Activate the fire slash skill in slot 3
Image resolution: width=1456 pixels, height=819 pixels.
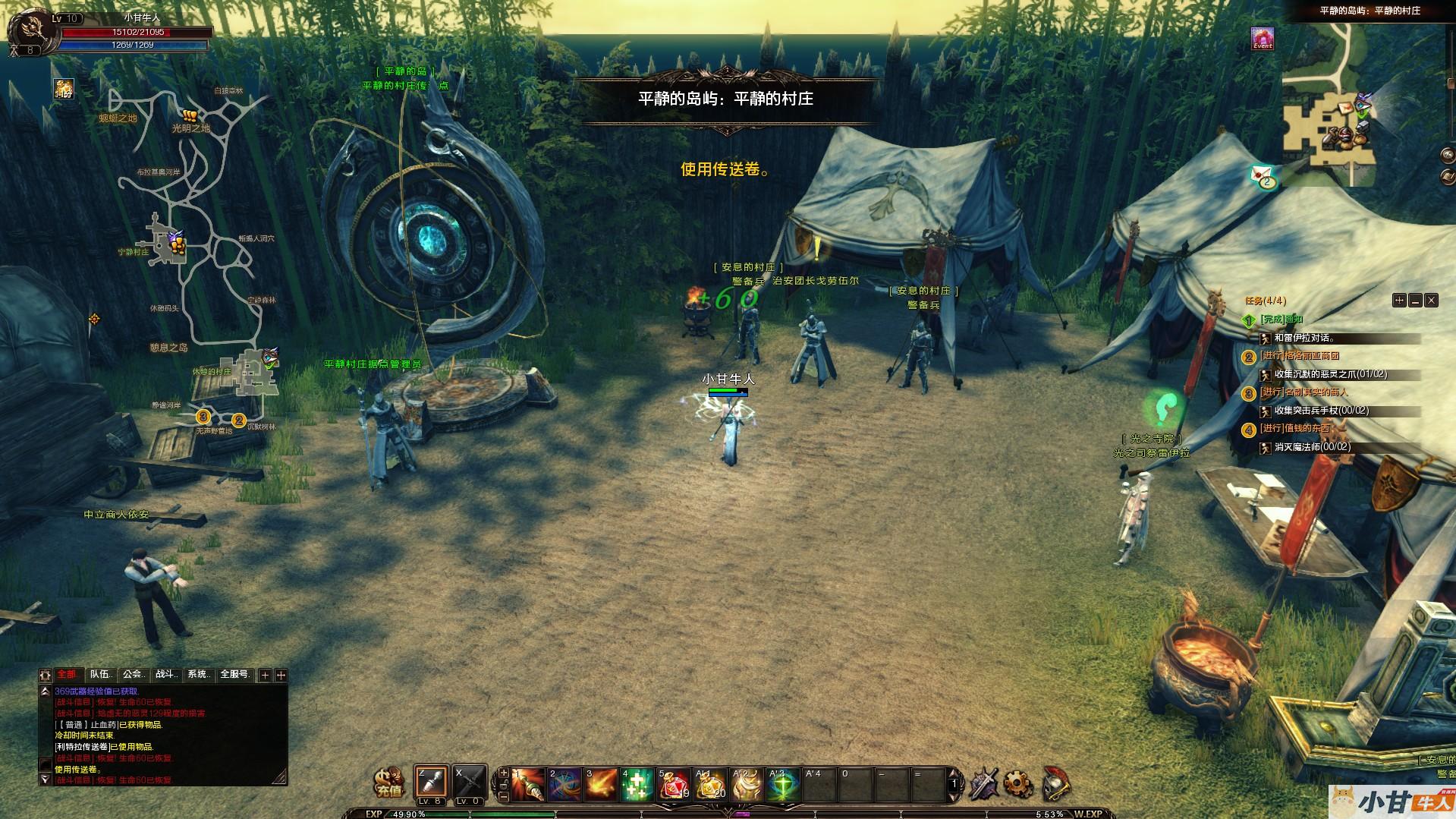pos(601,785)
